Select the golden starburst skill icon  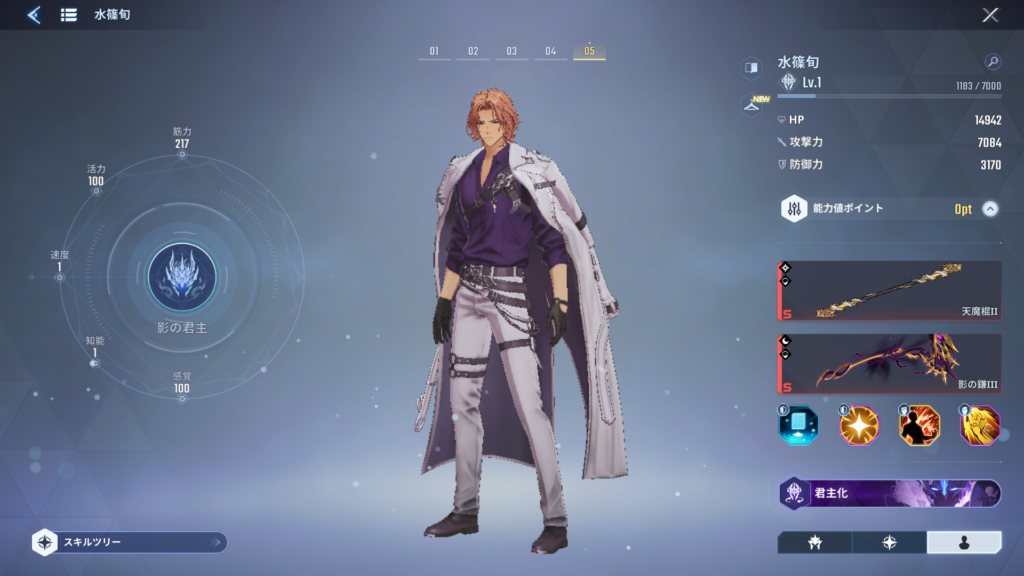(x=859, y=426)
